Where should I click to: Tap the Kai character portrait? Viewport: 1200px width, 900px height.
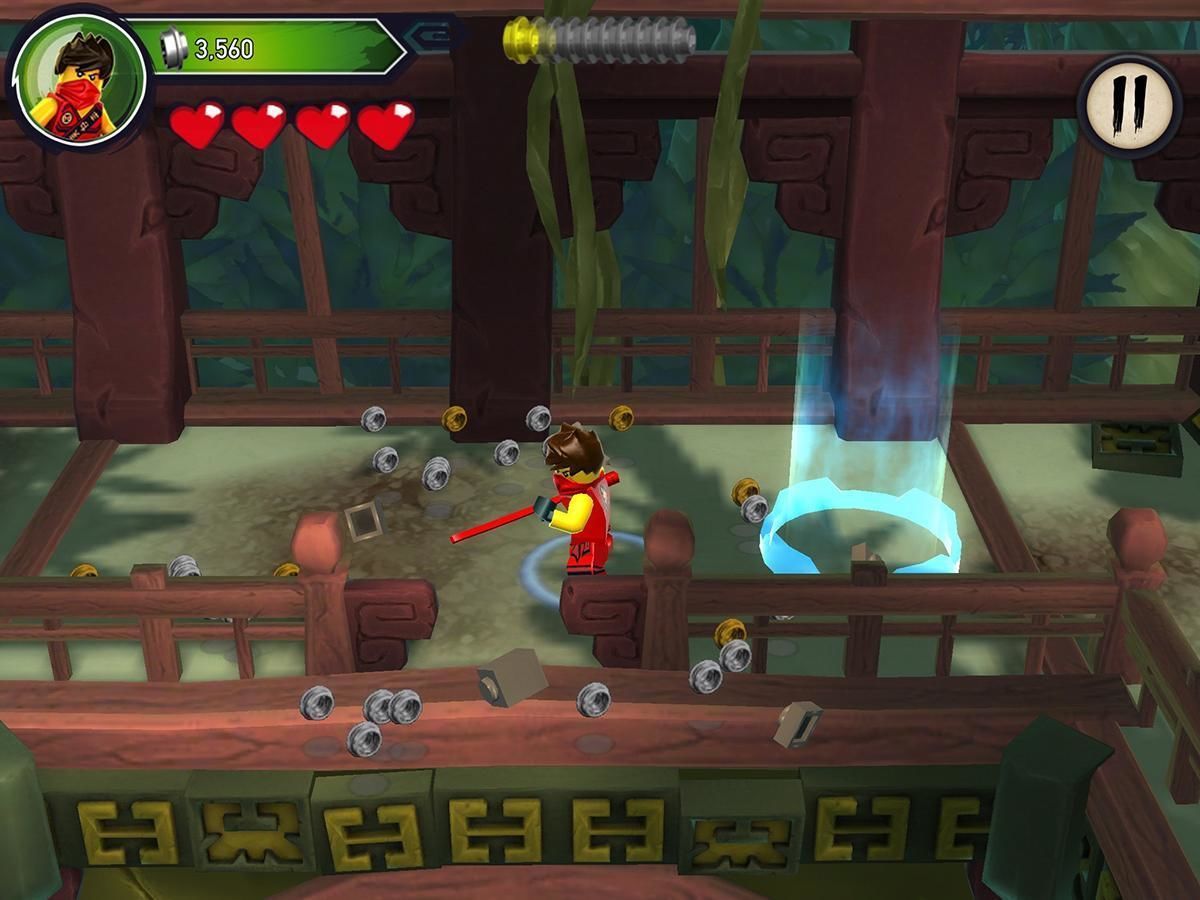pos(80,80)
